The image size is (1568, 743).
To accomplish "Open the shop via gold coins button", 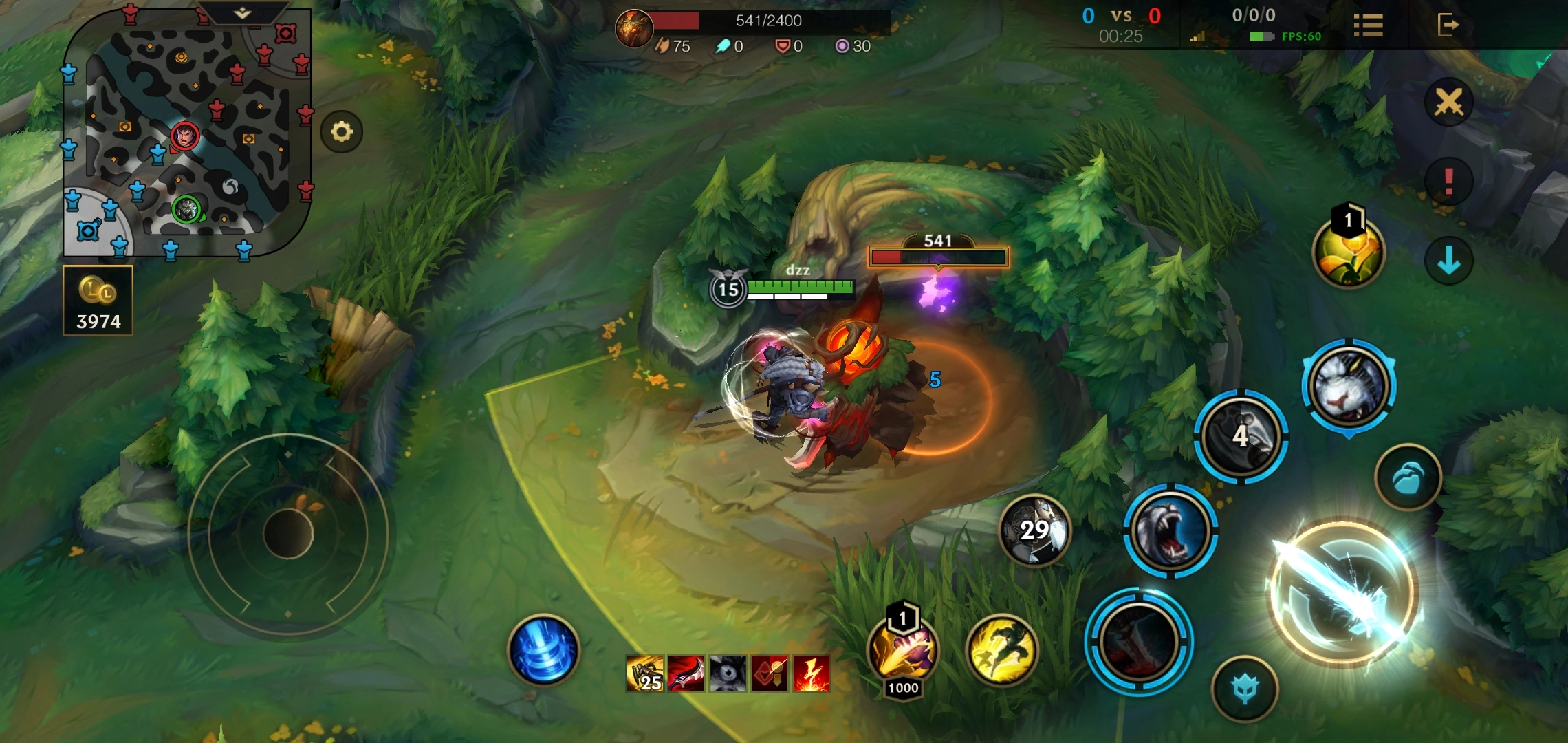I will pos(98,301).
